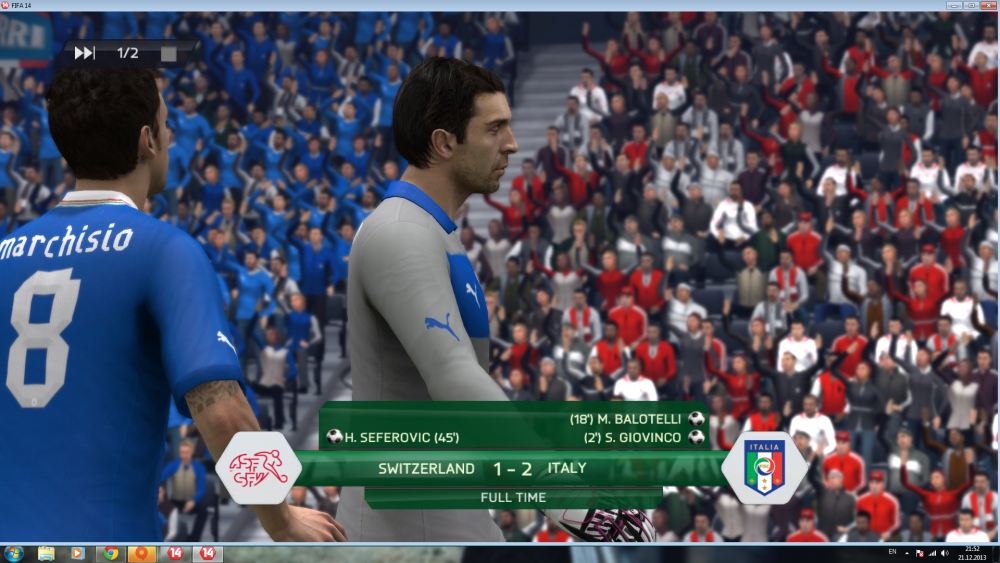Skip ahead with the fast-forward icon
This screenshot has height=563, width=1000.
[x=85, y=53]
